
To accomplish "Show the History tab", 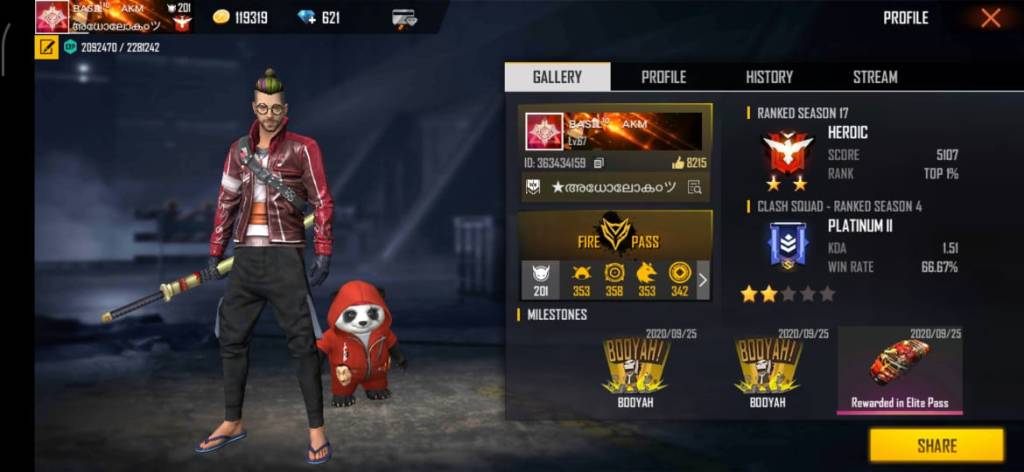I will pos(769,77).
